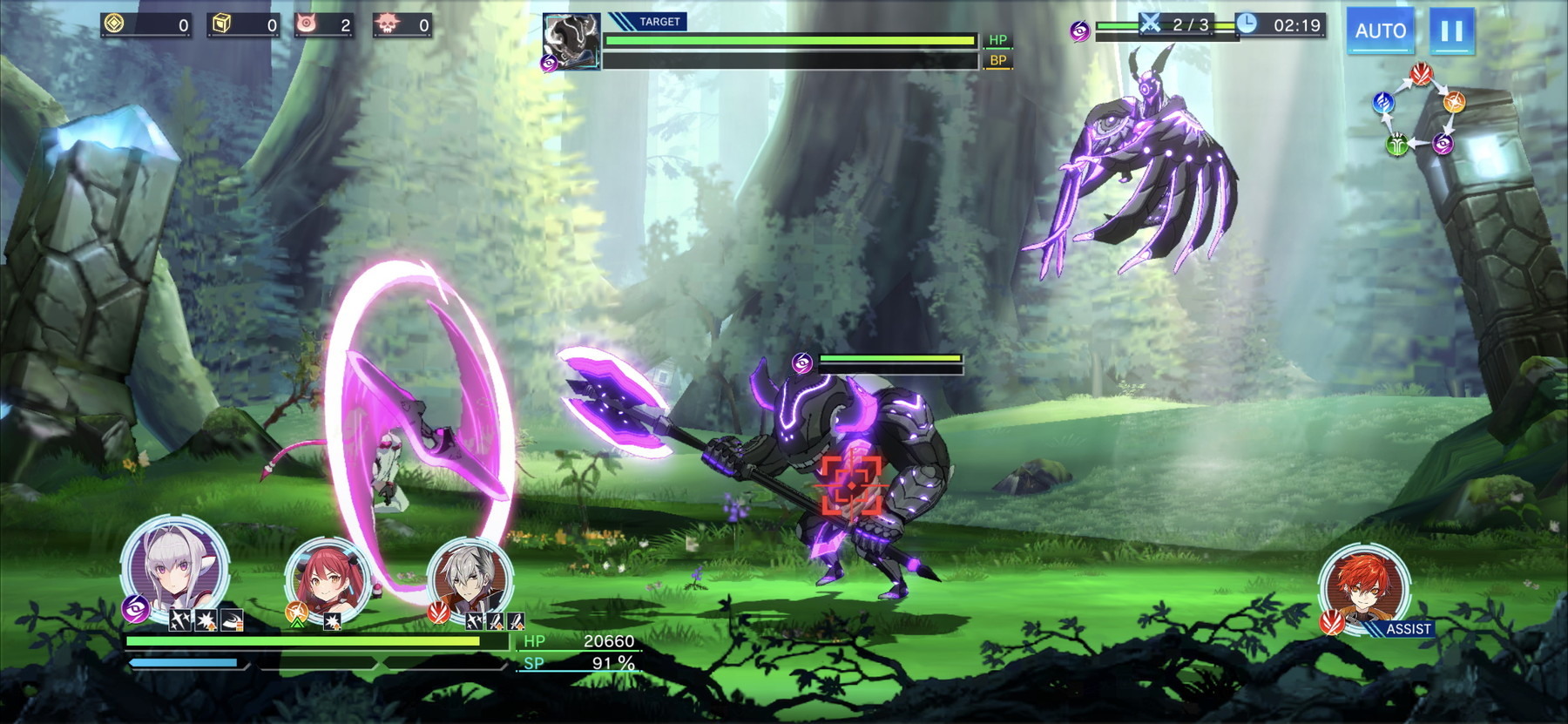Select the green element icon in the cycle

[x=1396, y=144]
